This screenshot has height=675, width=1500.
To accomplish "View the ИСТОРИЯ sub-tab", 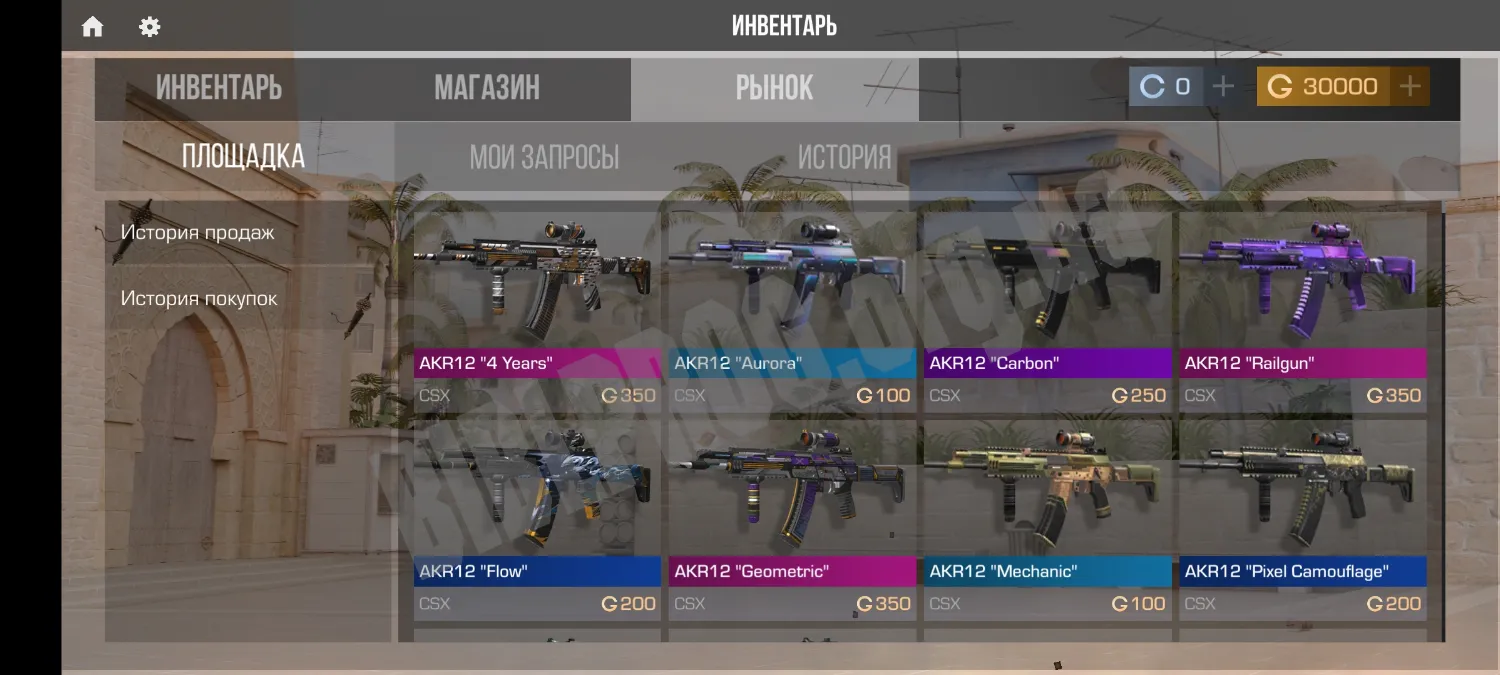I will (x=844, y=157).
